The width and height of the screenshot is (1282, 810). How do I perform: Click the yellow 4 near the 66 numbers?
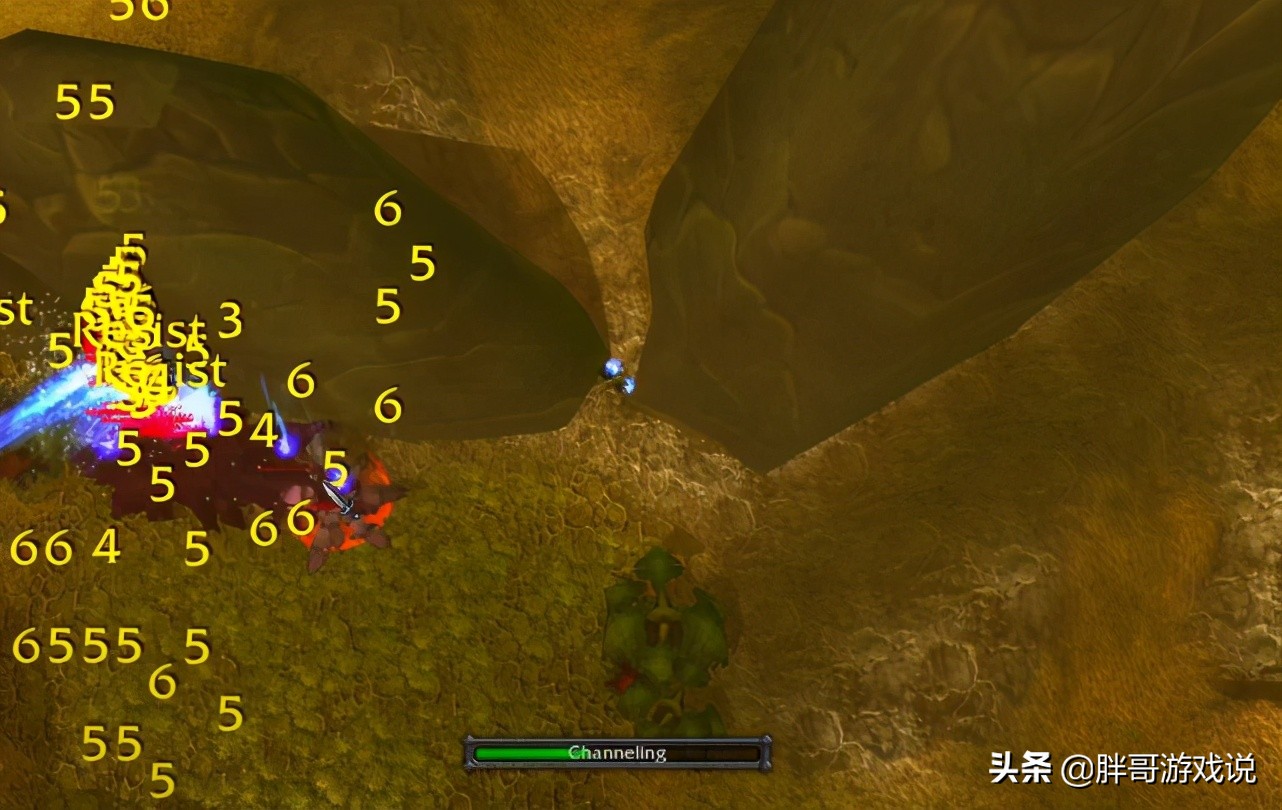pyautogui.click(x=104, y=546)
